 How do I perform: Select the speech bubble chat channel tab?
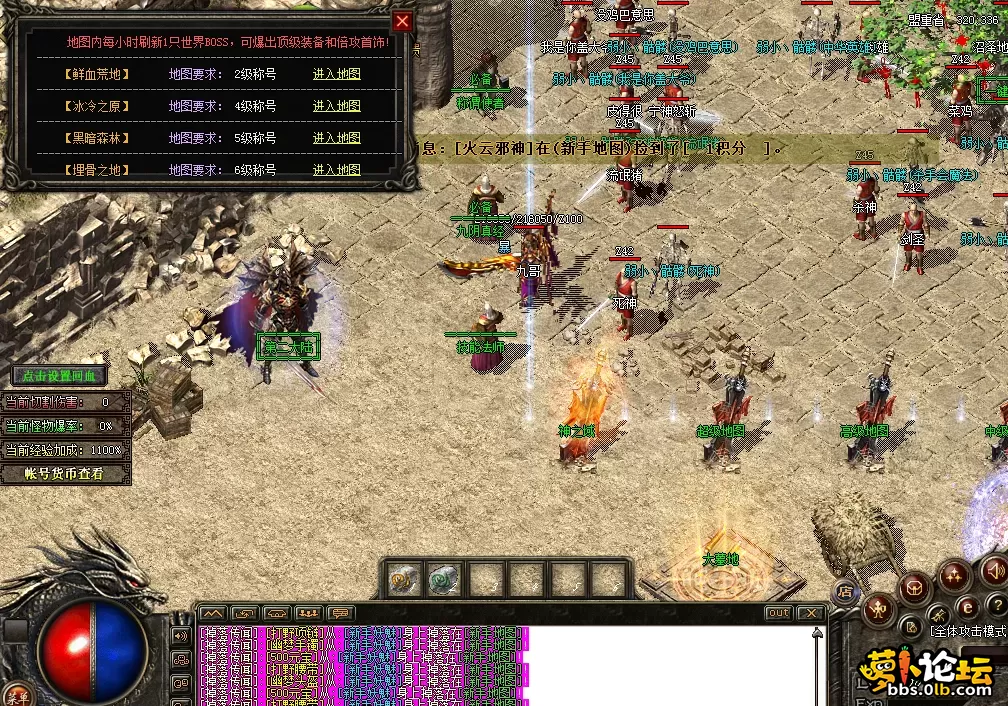click(x=341, y=613)
